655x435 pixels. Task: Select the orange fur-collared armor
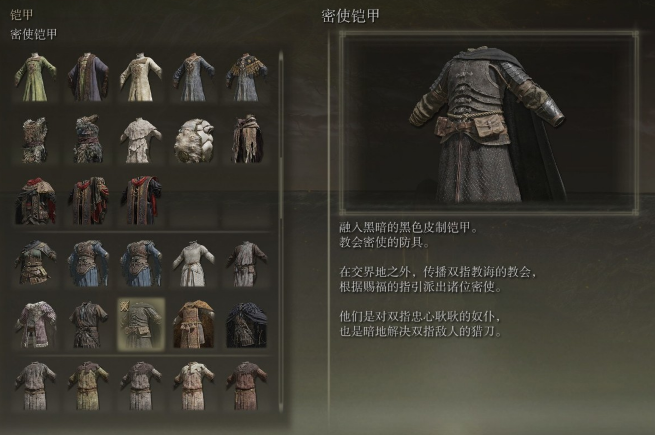click(x=193, y=322)
